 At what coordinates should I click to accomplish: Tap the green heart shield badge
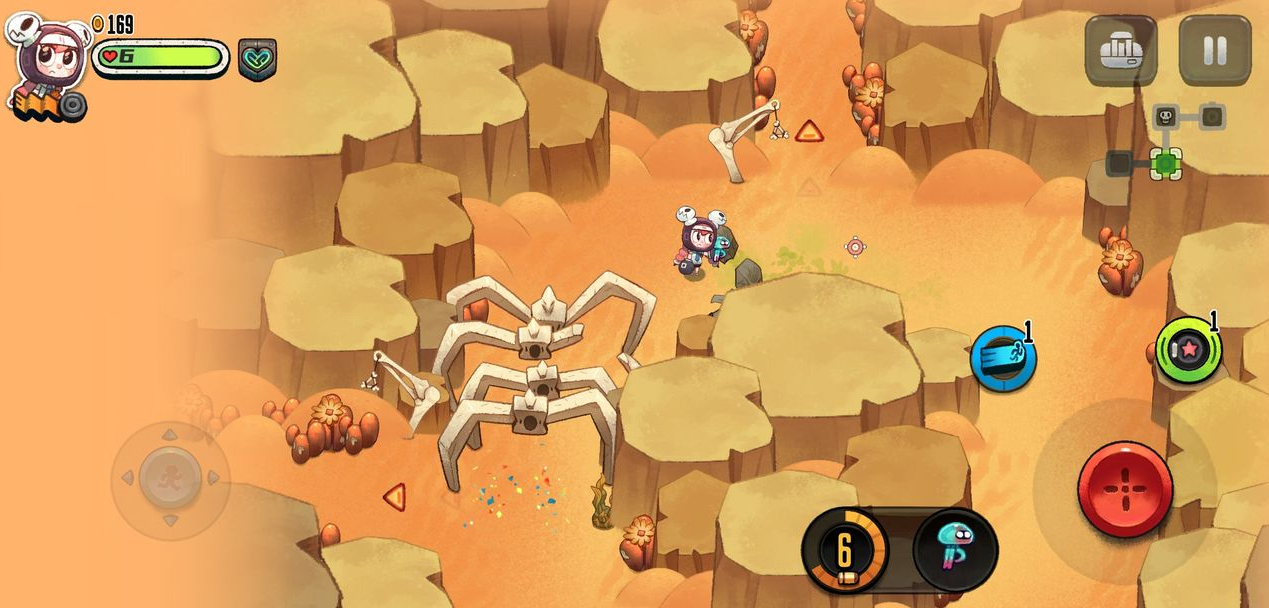257,59
